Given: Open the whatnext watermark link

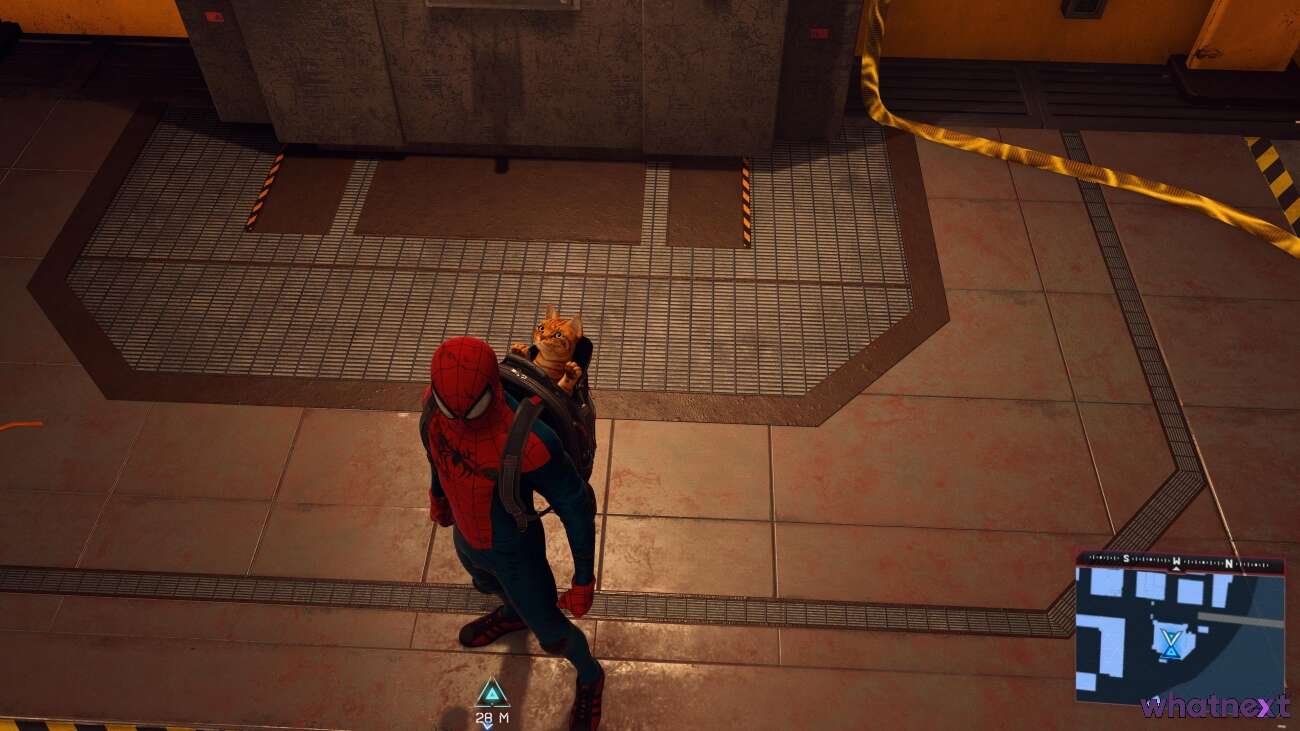Looking at the screenshot, I should (1216, 706).
